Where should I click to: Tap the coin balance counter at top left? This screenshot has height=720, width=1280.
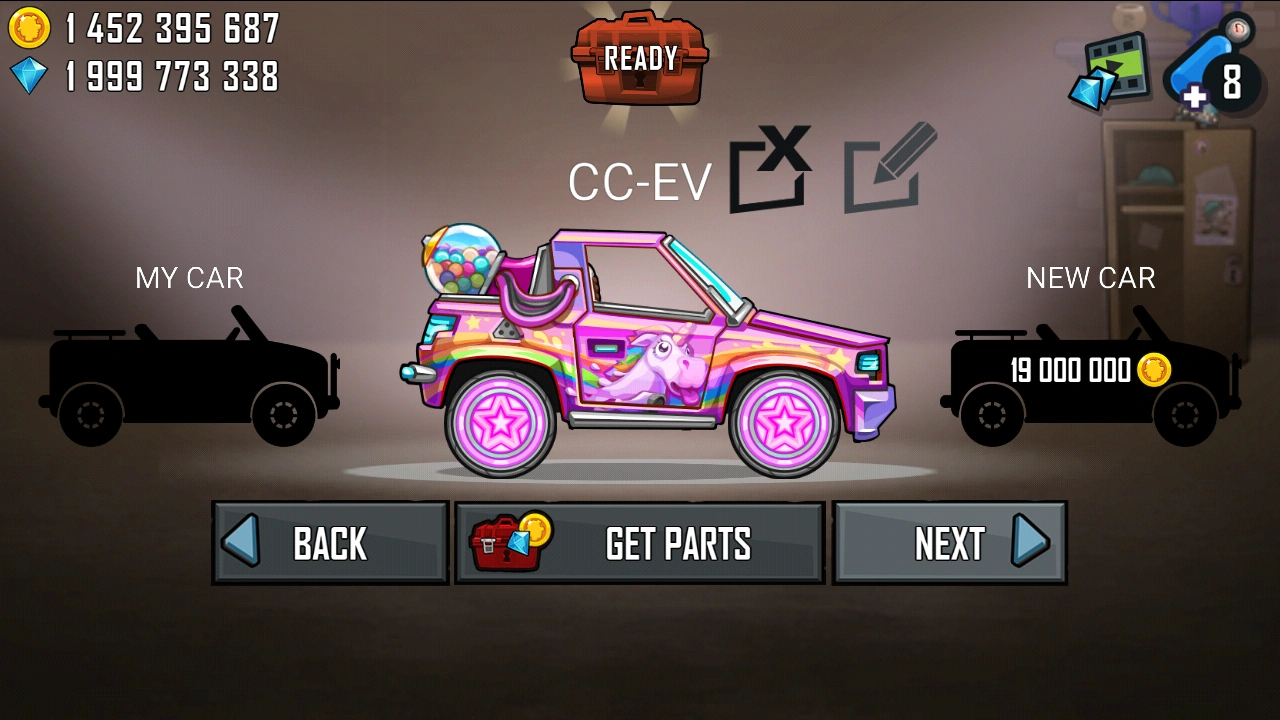pyautogui.click(x=170, y=27)
